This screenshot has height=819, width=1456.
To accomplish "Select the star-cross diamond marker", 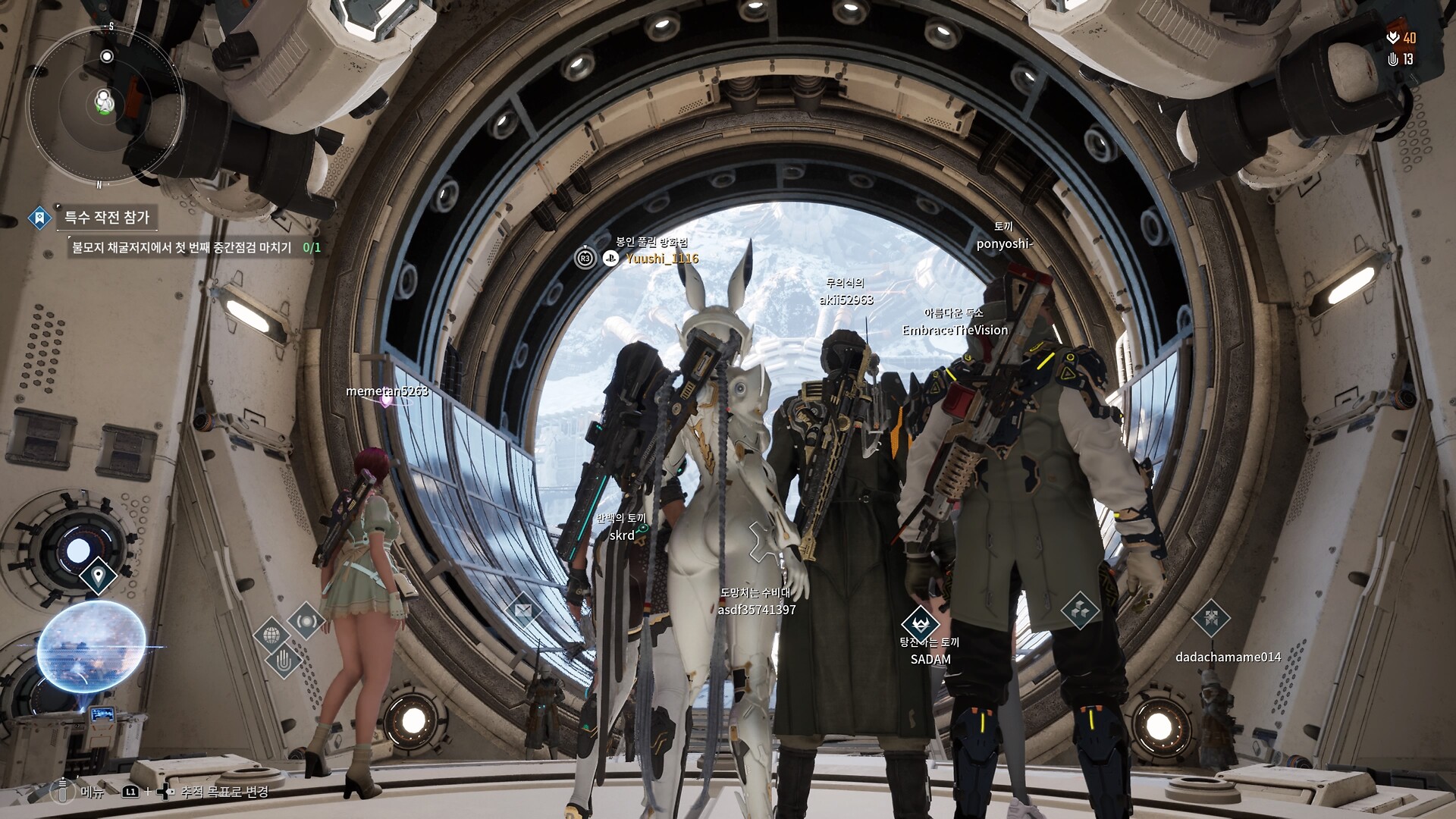I will (x=1211, y=618).
